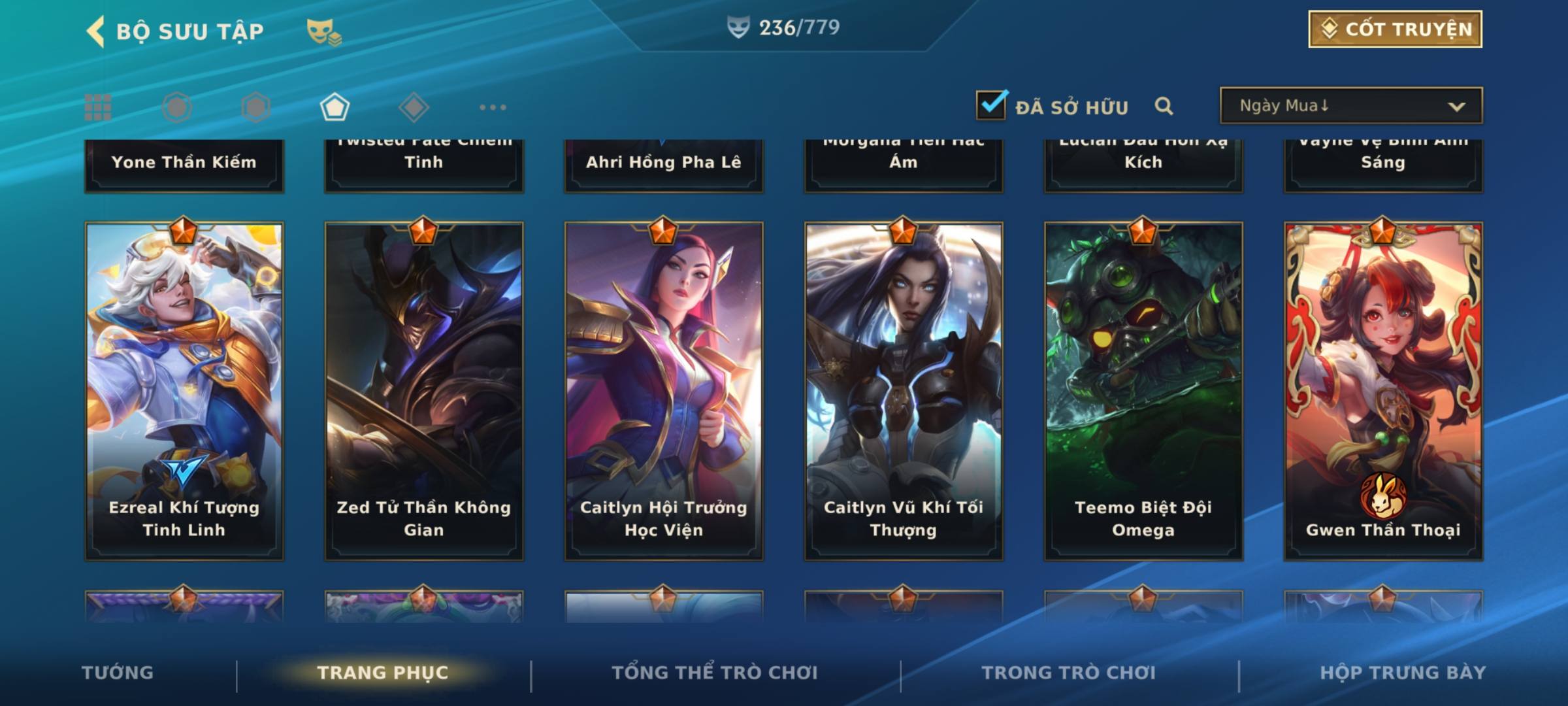Show more rarity filters via three dots

click(493, 107)
